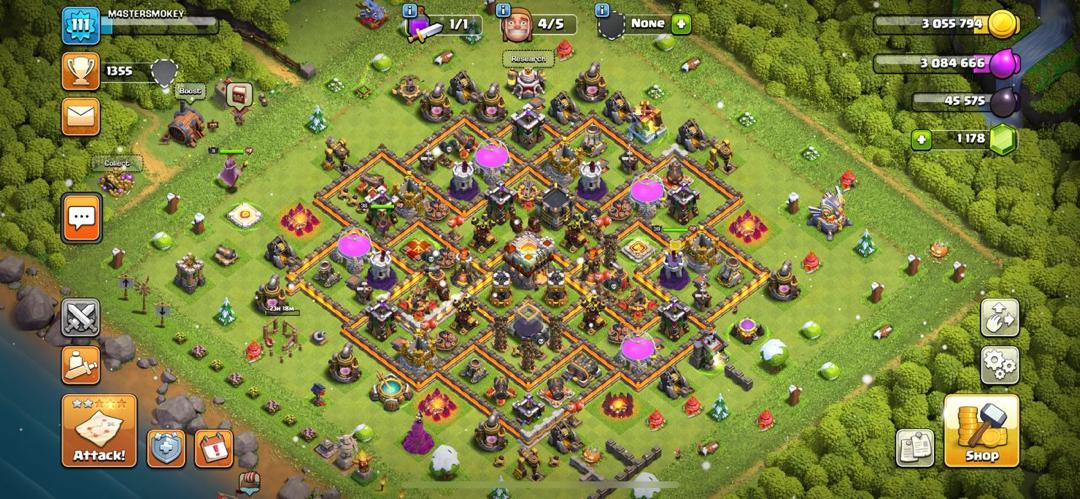Open the chat speech bubble button

[82, 216]
